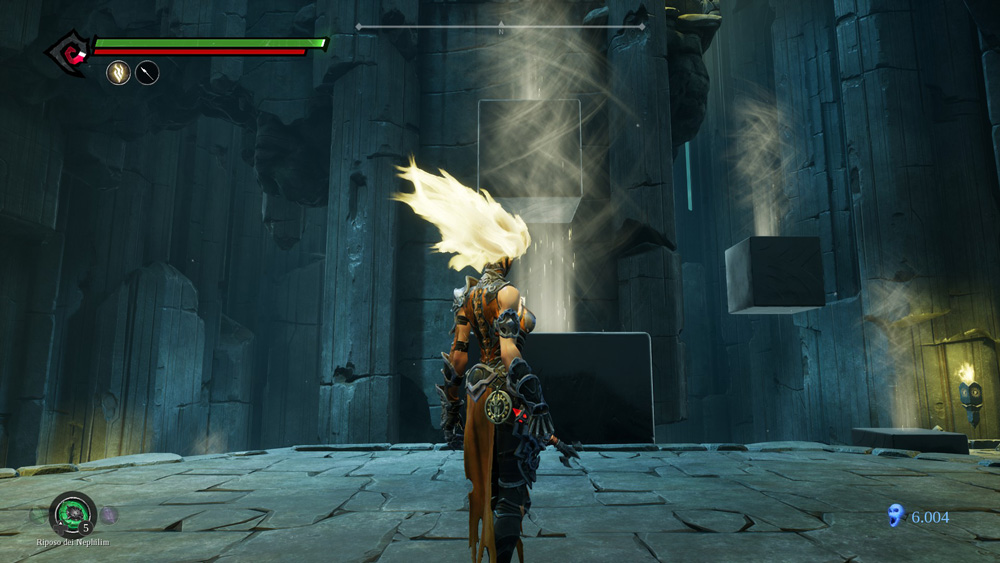Viewport: 1000px width, 563px height.
Task: Choose the spear weapon icon
Action: [147, 72]
